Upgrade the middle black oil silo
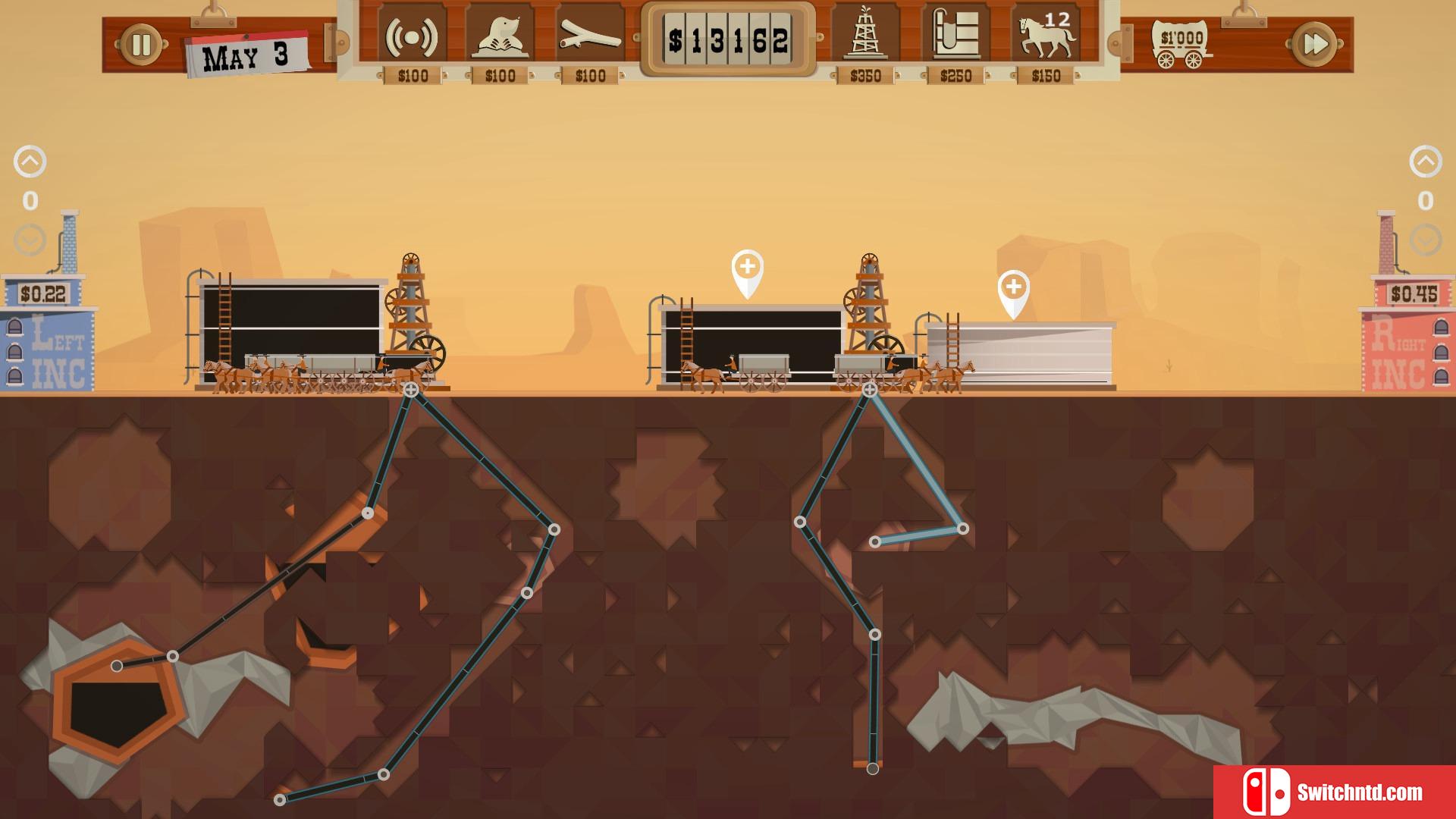This screenshot has width=1456, height=819. [748, 268]
